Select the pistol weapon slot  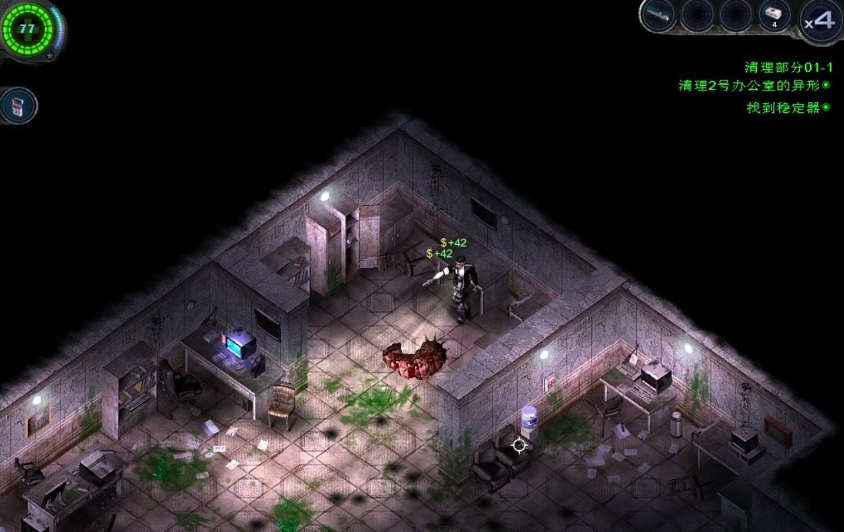[657, 15]
